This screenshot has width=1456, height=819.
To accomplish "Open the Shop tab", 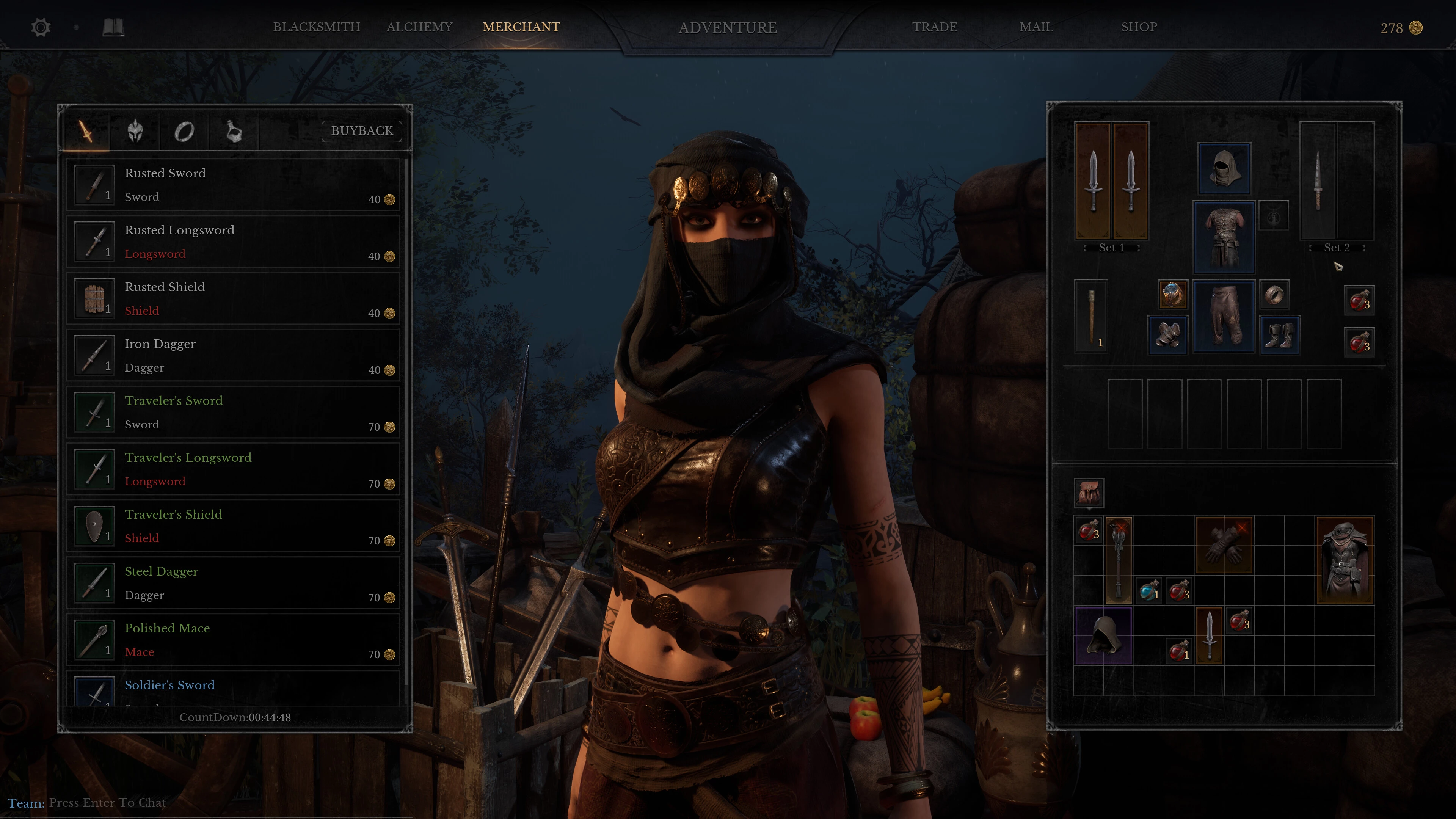I will [x=1139, y=27].
